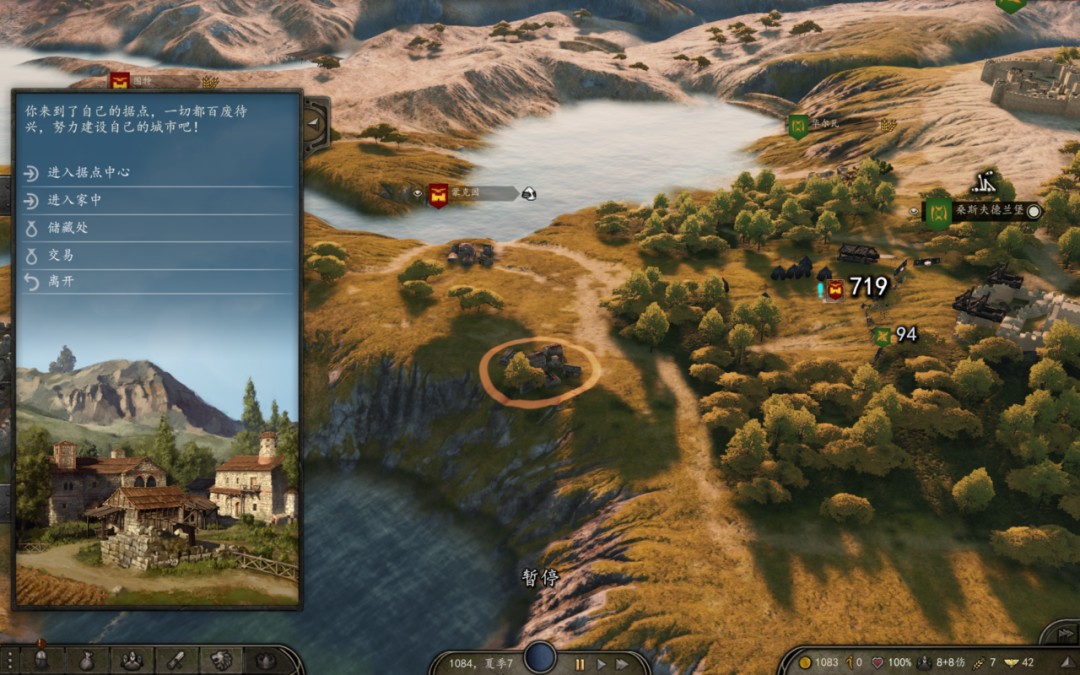
Task: Open the party troops icon screen
Action: [x=132, y=660]
